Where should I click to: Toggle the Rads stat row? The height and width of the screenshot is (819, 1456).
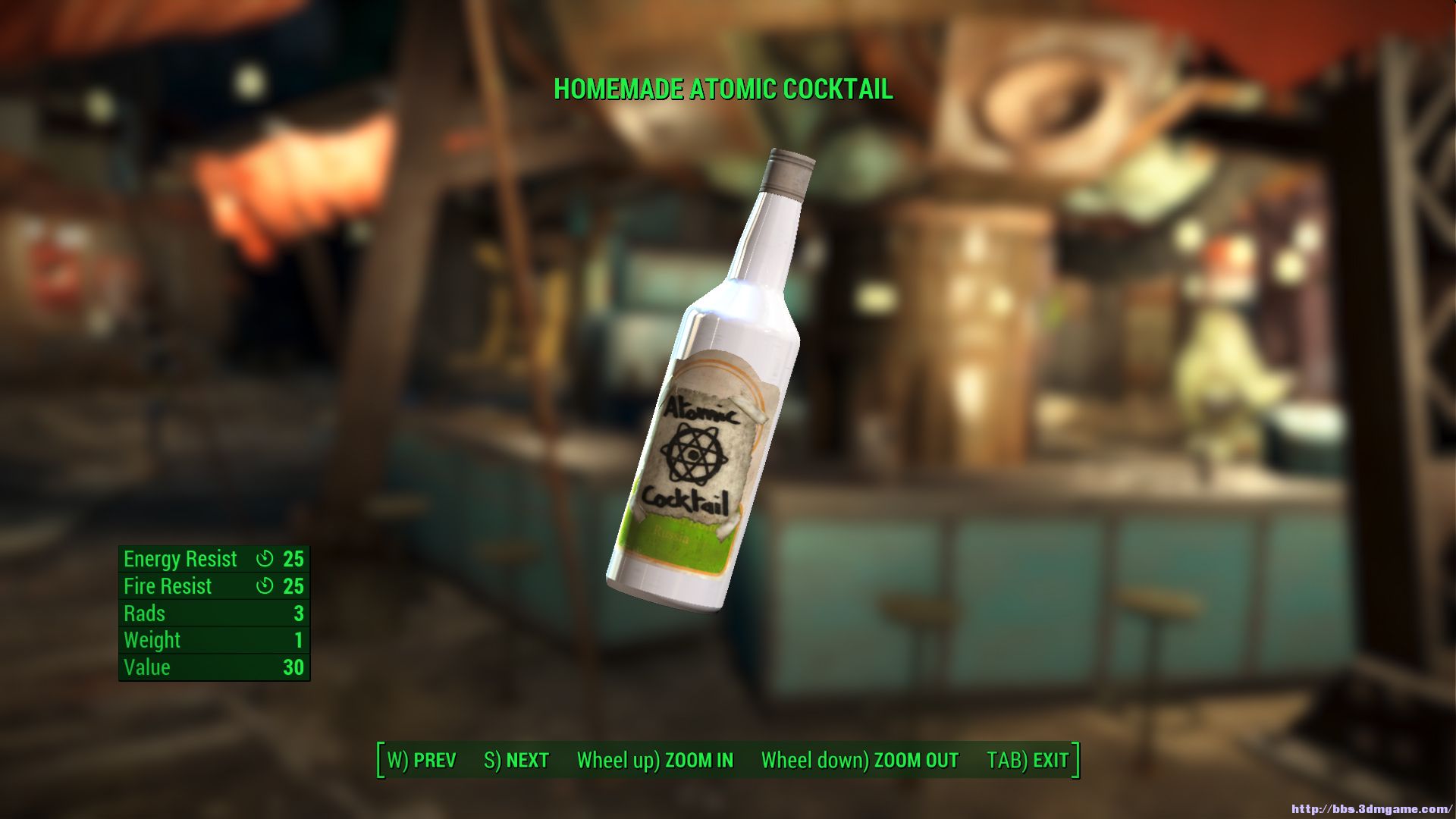(212, 613)
